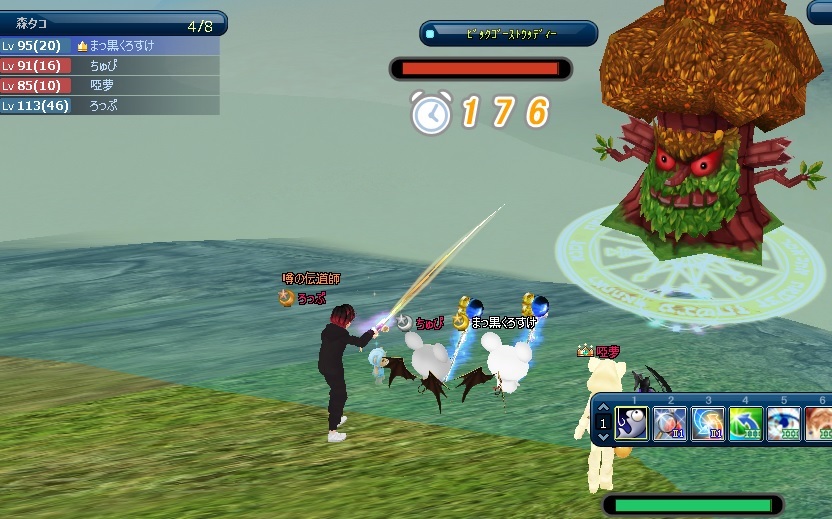Use the green curved arrow skill in slot 4
The height and width of the screenshot is (519, 832).
(746, 423)
